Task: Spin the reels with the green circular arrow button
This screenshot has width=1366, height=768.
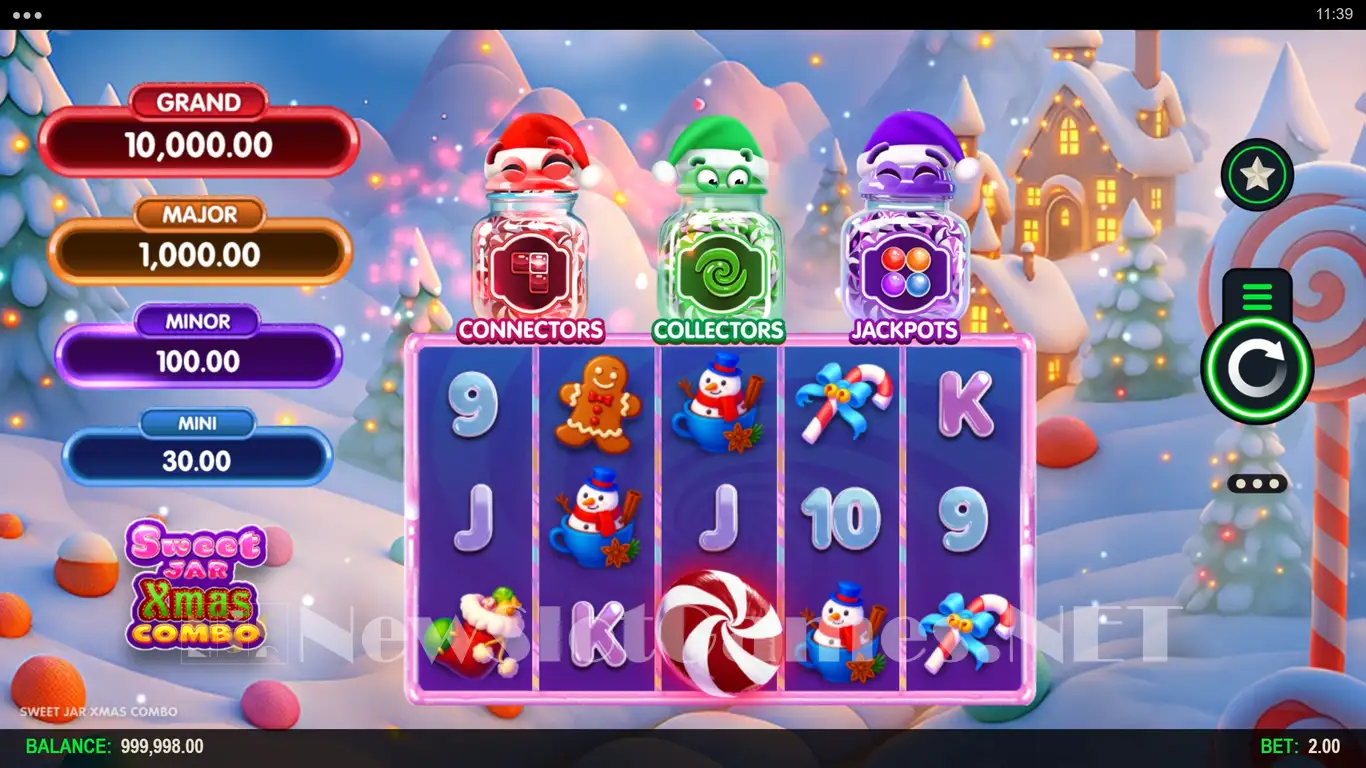Action: 1257,369
